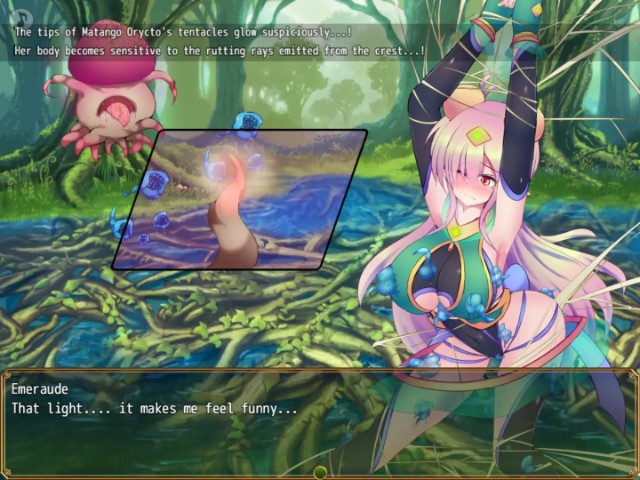This screenshot has width=640, height=480.
Task: Advance Emeraude's dialogue message box
Action: 318,420
